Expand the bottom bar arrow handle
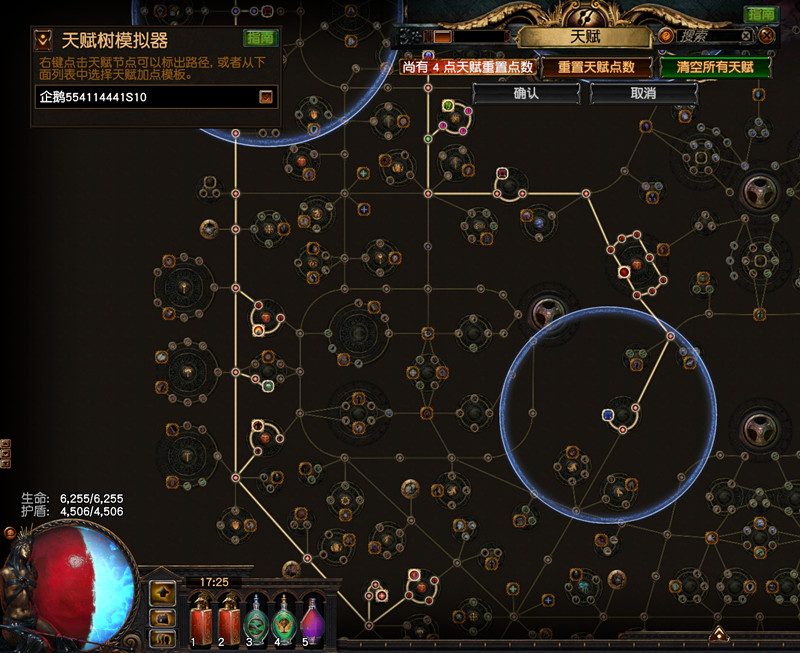Viewport: 800px width, 653px height. click(718, 634)
